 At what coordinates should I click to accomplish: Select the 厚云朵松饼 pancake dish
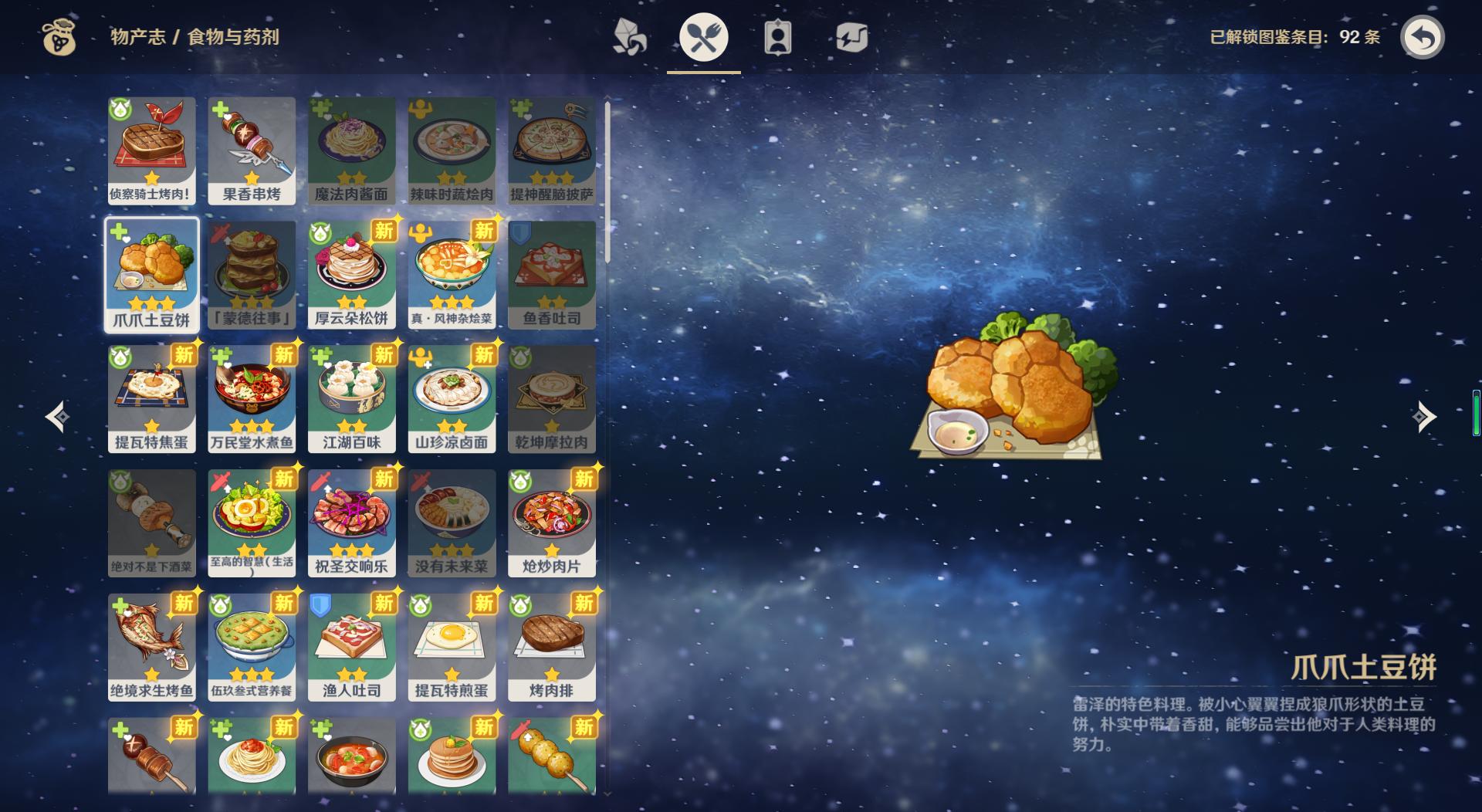point(352,275)
